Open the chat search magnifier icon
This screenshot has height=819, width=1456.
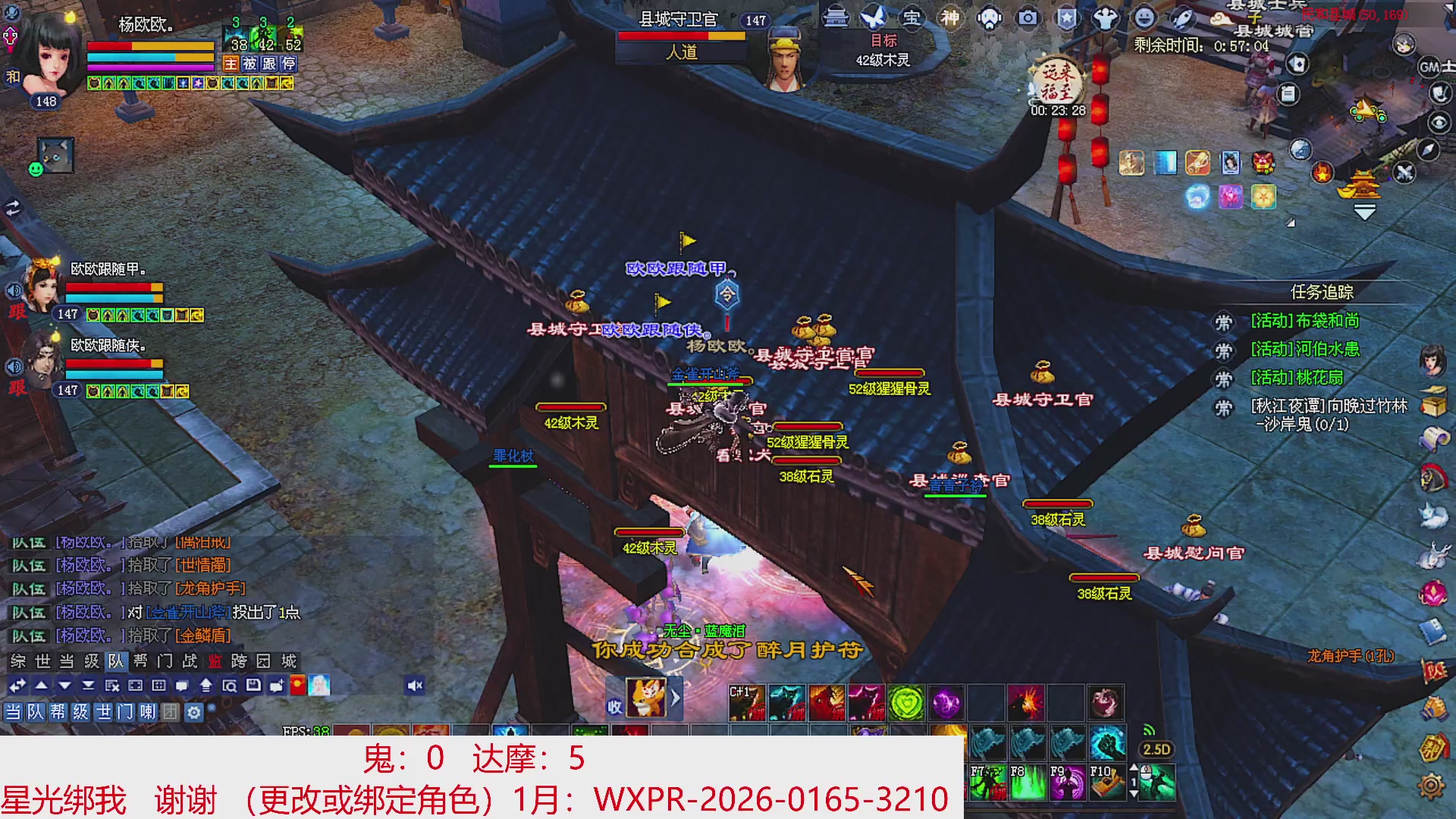point(231,686)
